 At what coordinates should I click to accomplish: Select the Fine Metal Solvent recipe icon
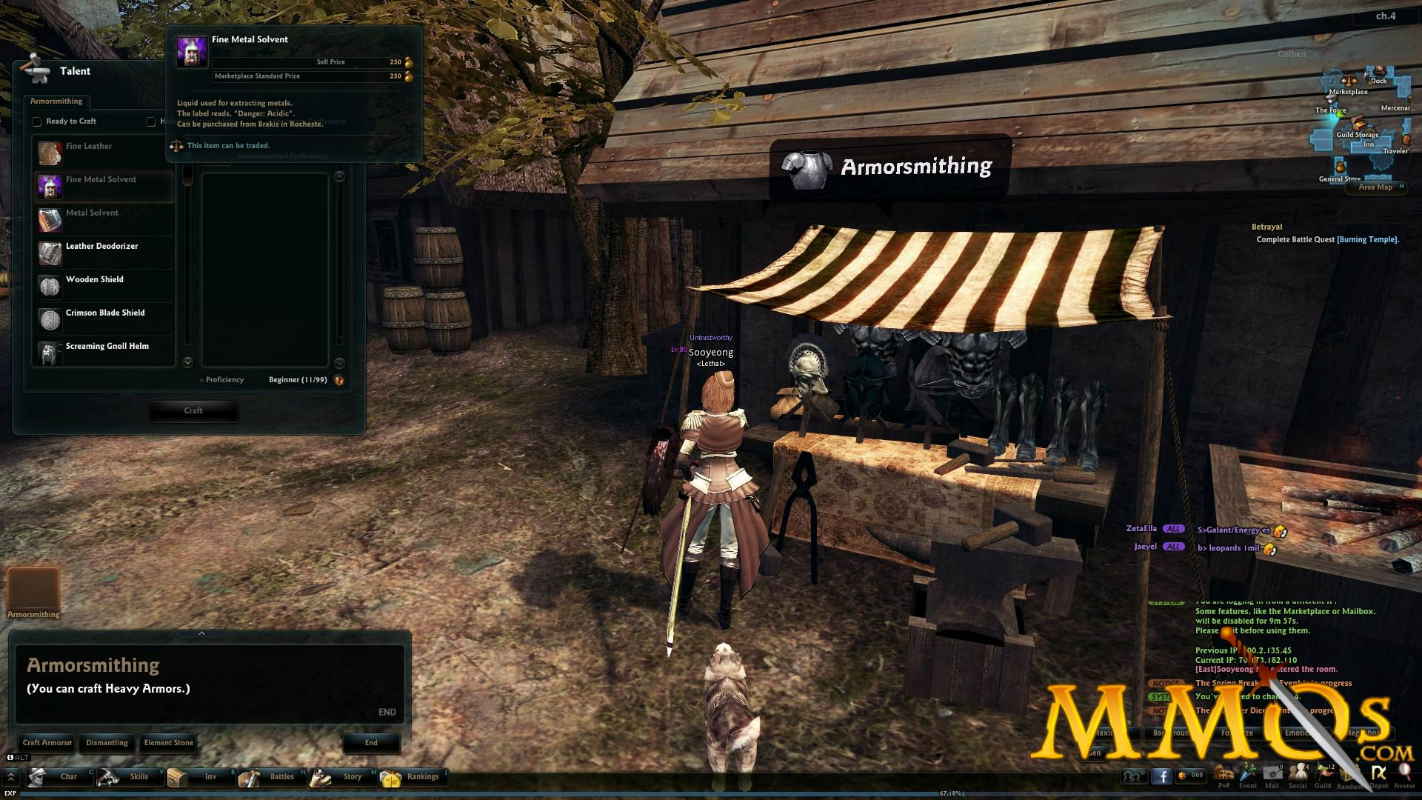pos(49,186)
